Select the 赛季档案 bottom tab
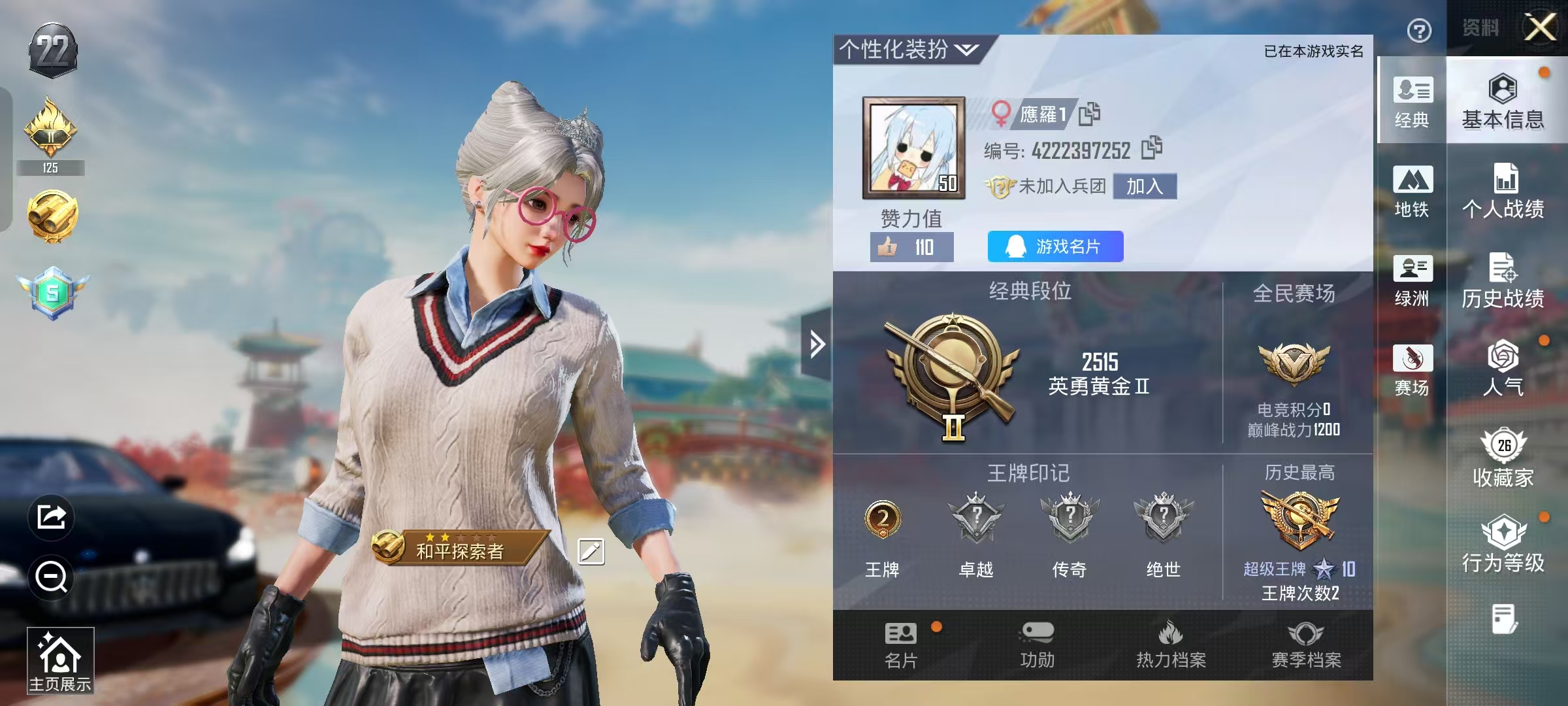The image size is (1568, 706). tap(1306, 645)
